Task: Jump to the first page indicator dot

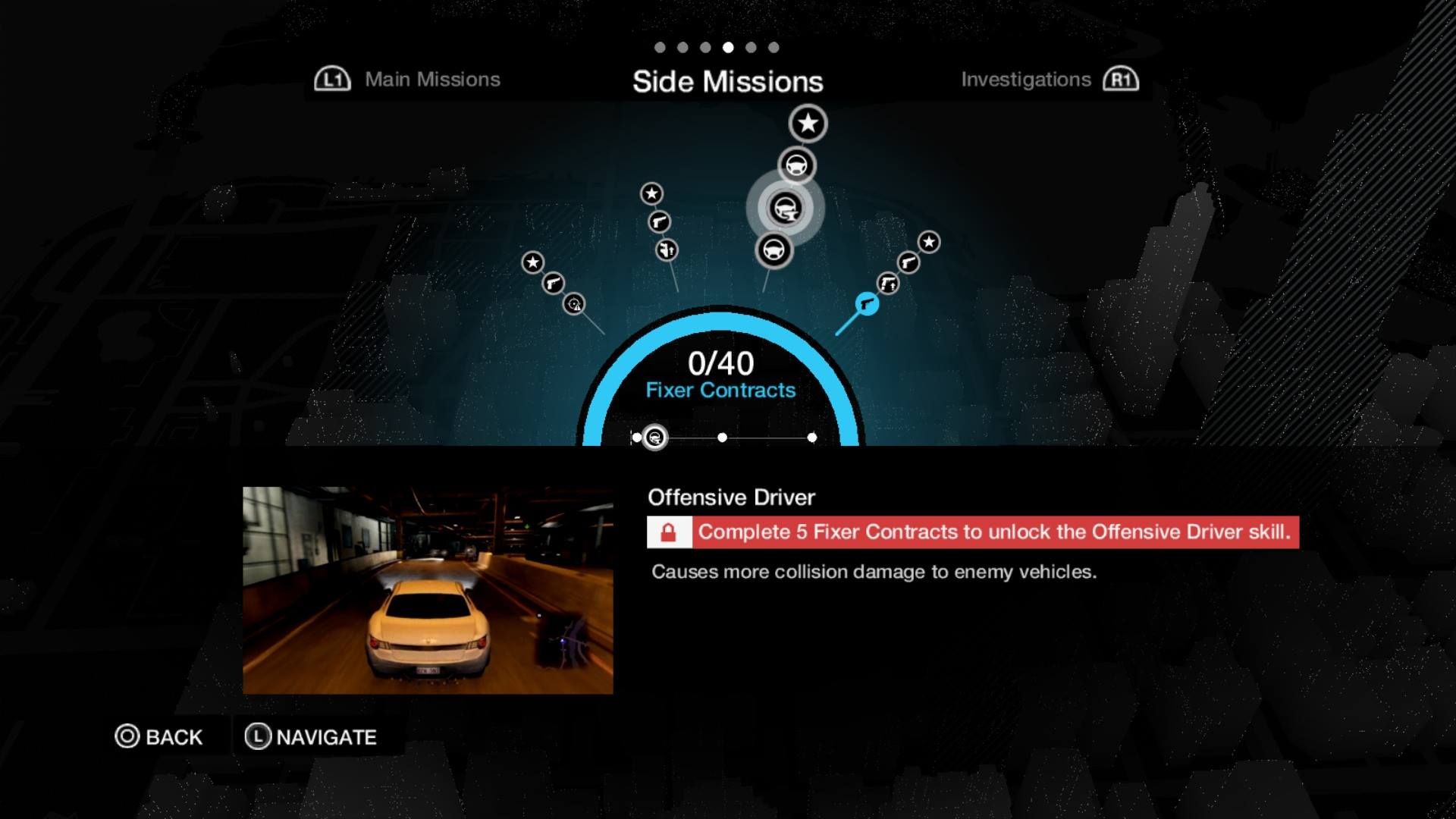Action: (x=660, y=47)
